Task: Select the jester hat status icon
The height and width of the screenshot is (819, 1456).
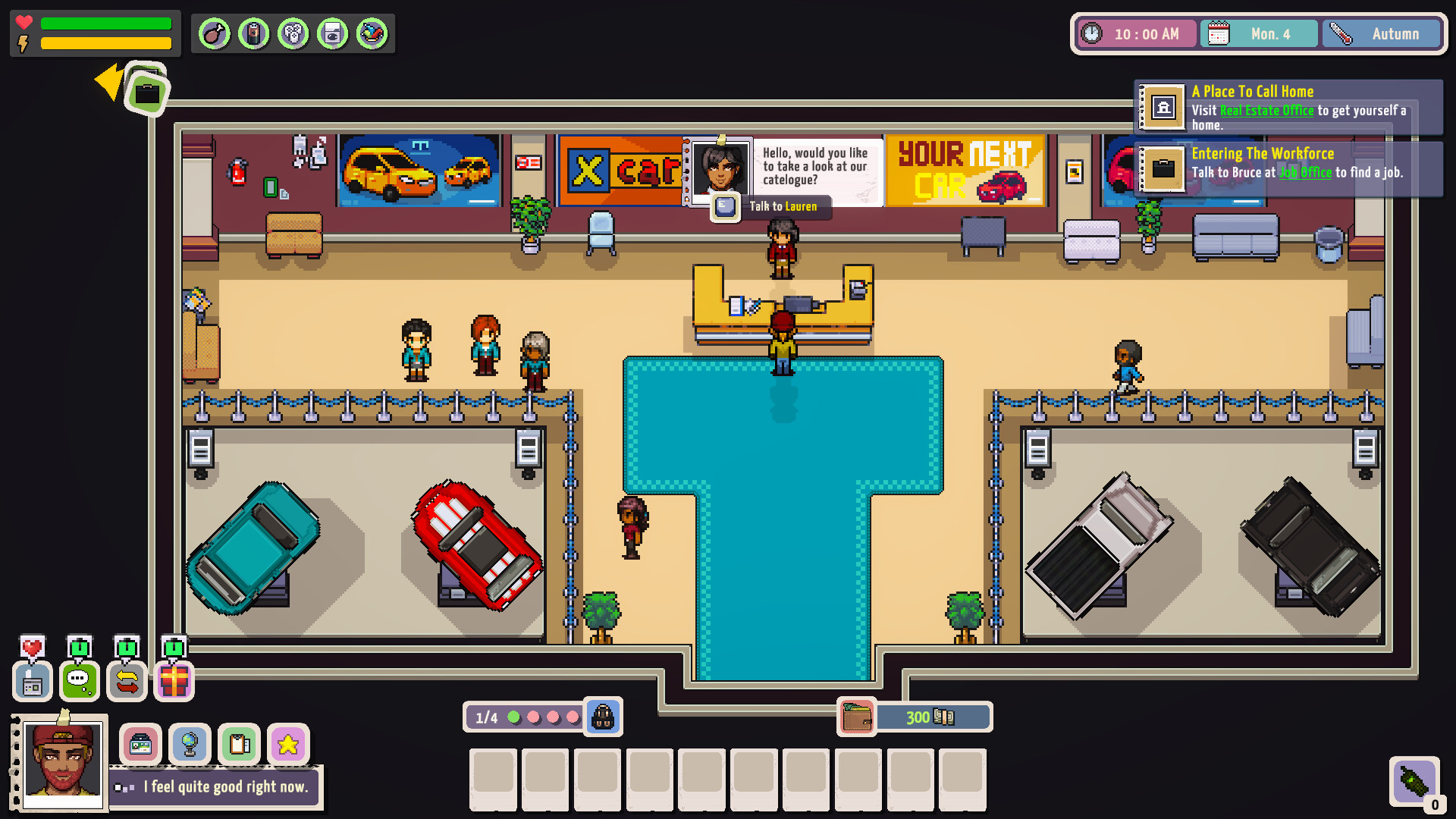Action: tap(372, 33)
